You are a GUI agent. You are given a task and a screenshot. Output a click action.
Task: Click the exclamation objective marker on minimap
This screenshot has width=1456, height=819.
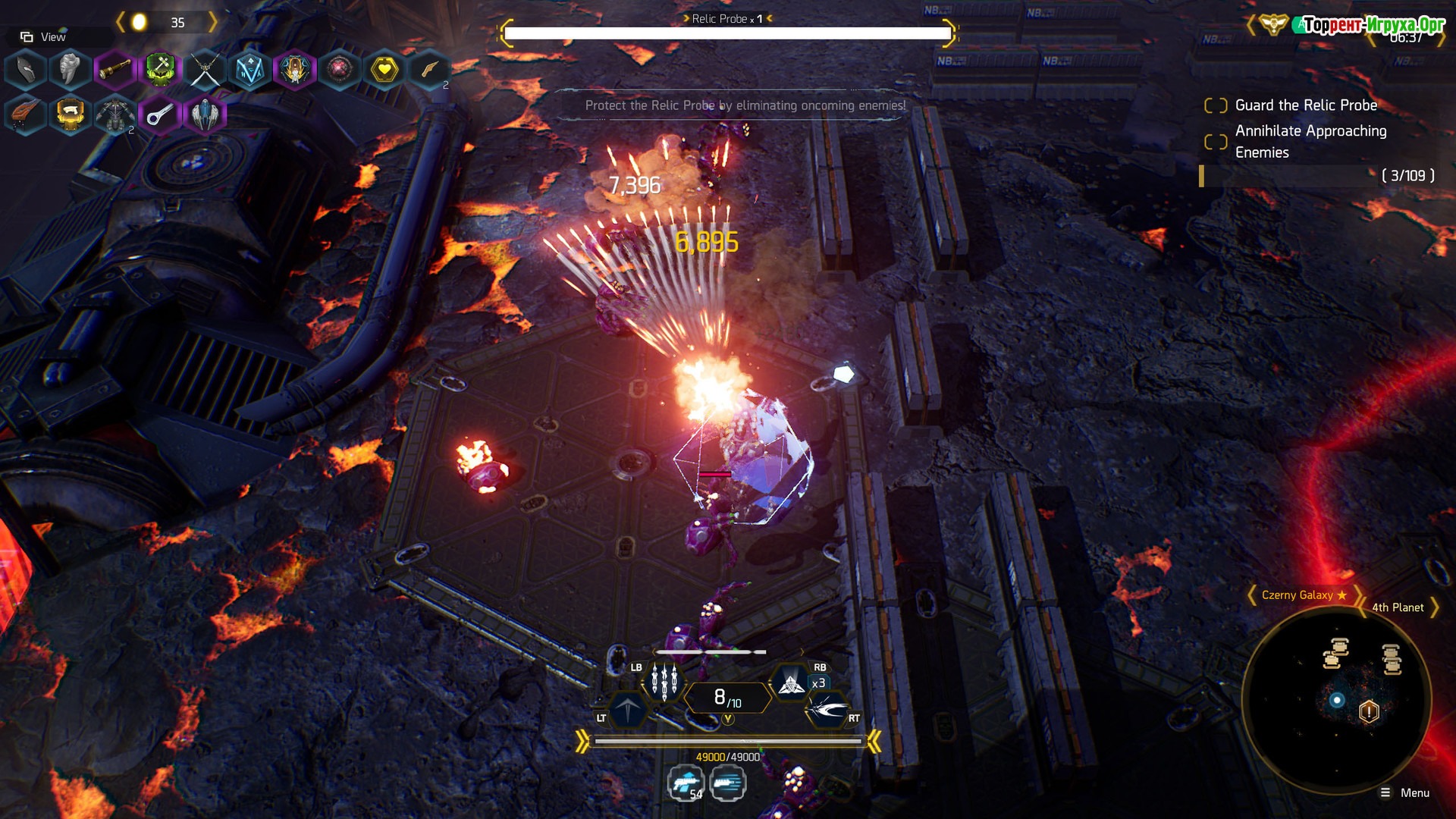pyautogui.click(x=1369, y=711)
